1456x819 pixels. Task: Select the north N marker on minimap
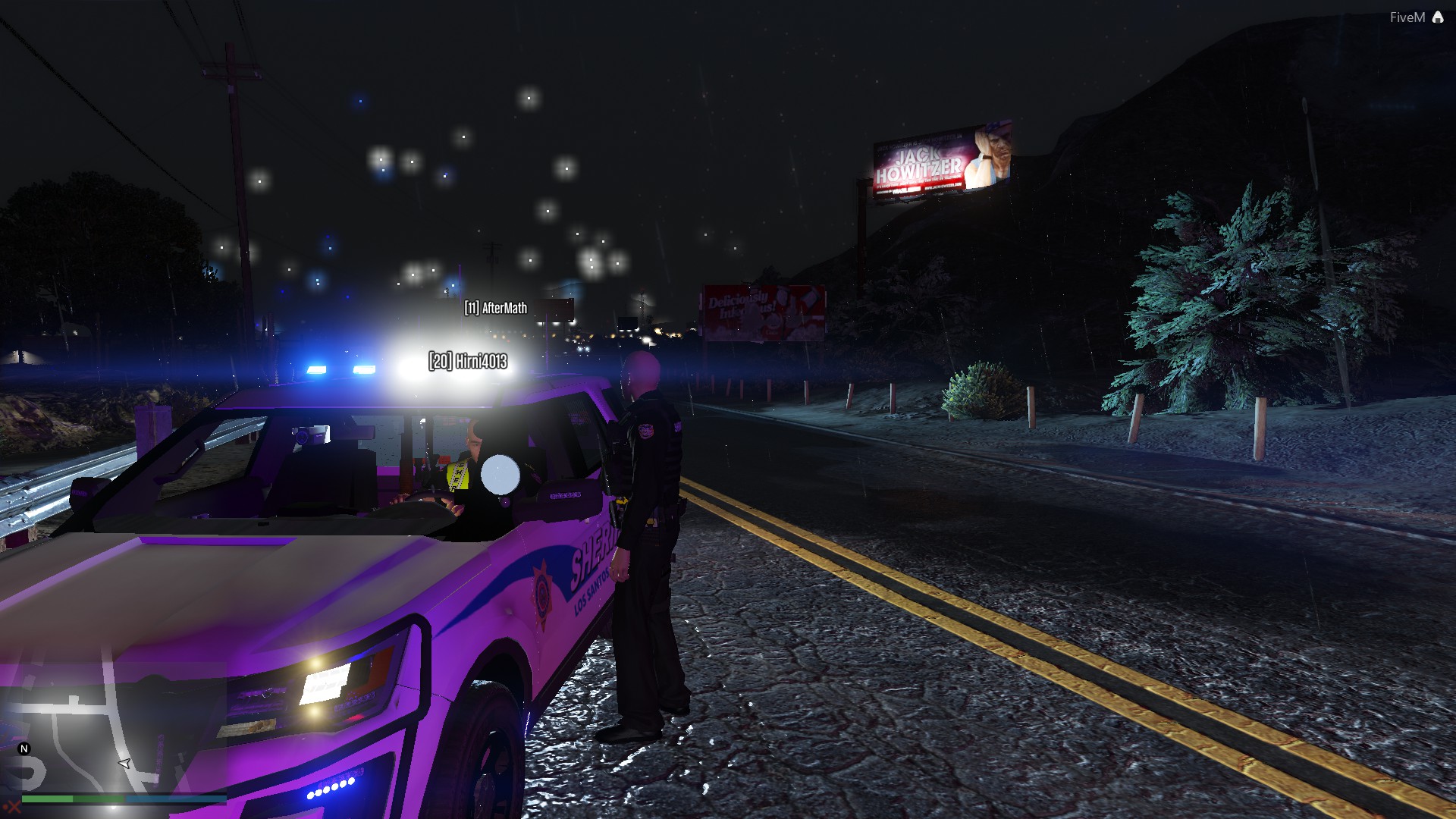24,748
